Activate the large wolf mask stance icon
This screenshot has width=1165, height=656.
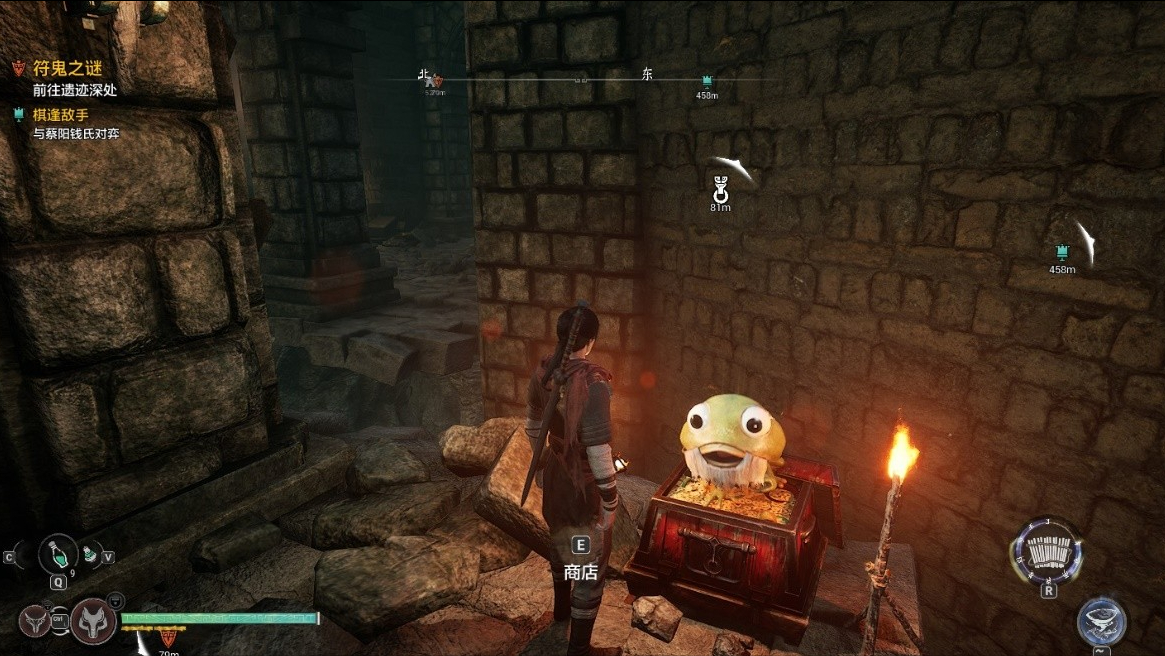(x=94, y=620)
